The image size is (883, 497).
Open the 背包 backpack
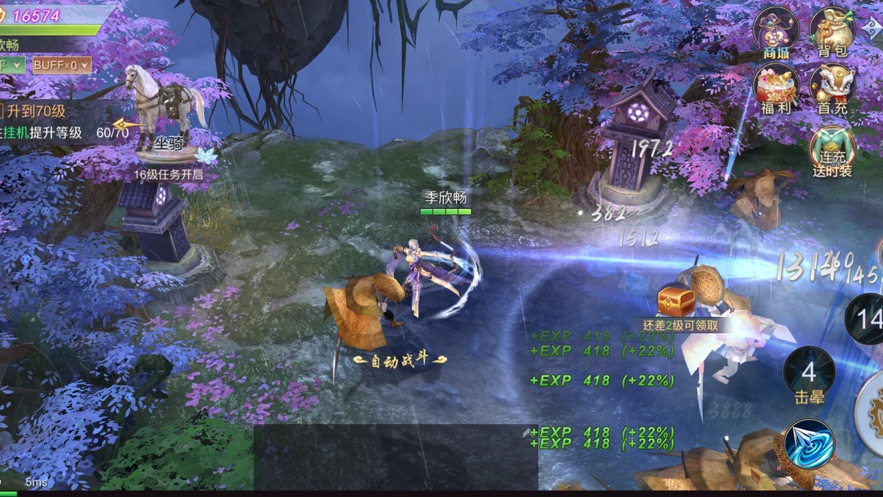pos(831,30)
